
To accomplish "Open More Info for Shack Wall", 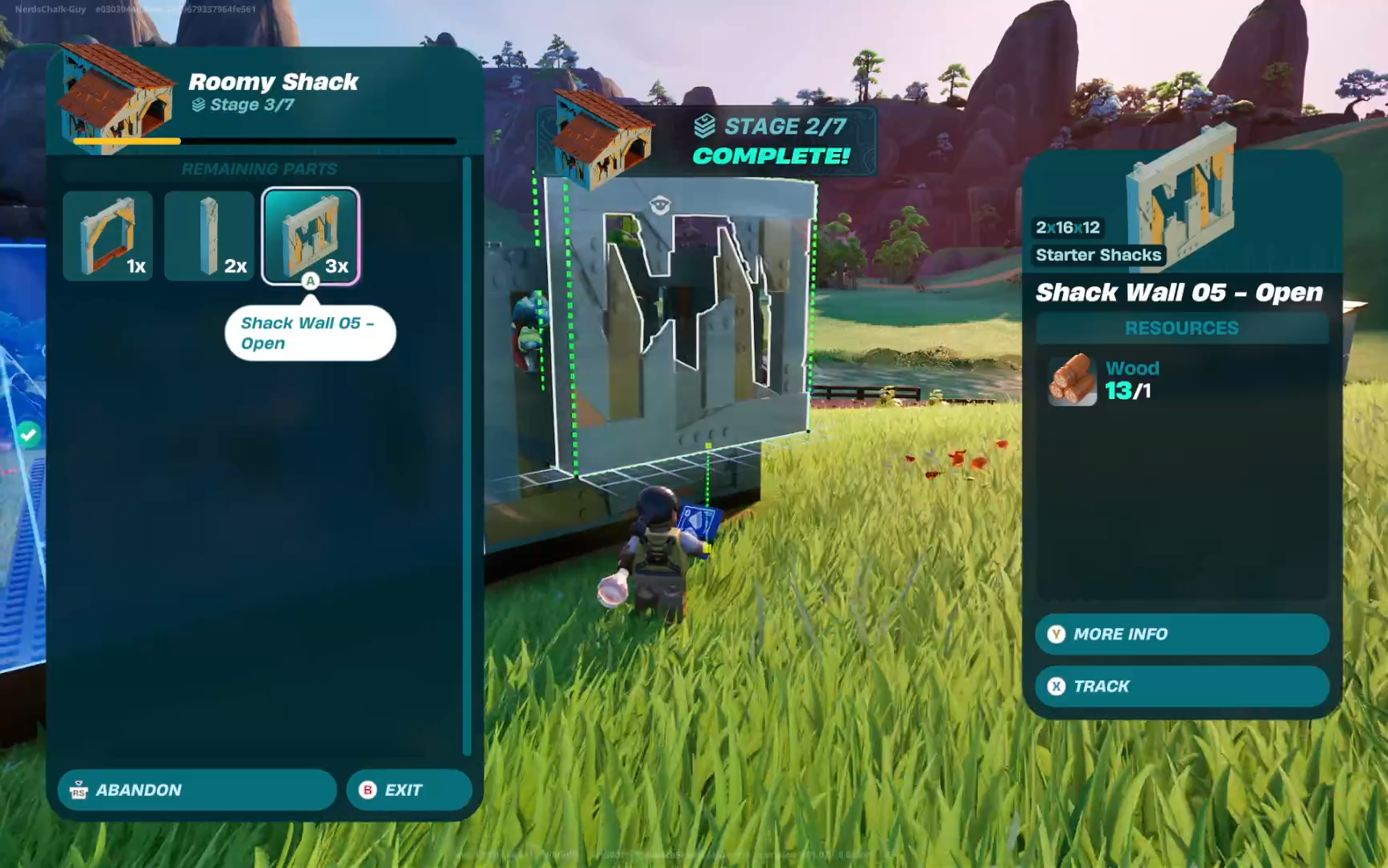I will tap(1181, 634).
